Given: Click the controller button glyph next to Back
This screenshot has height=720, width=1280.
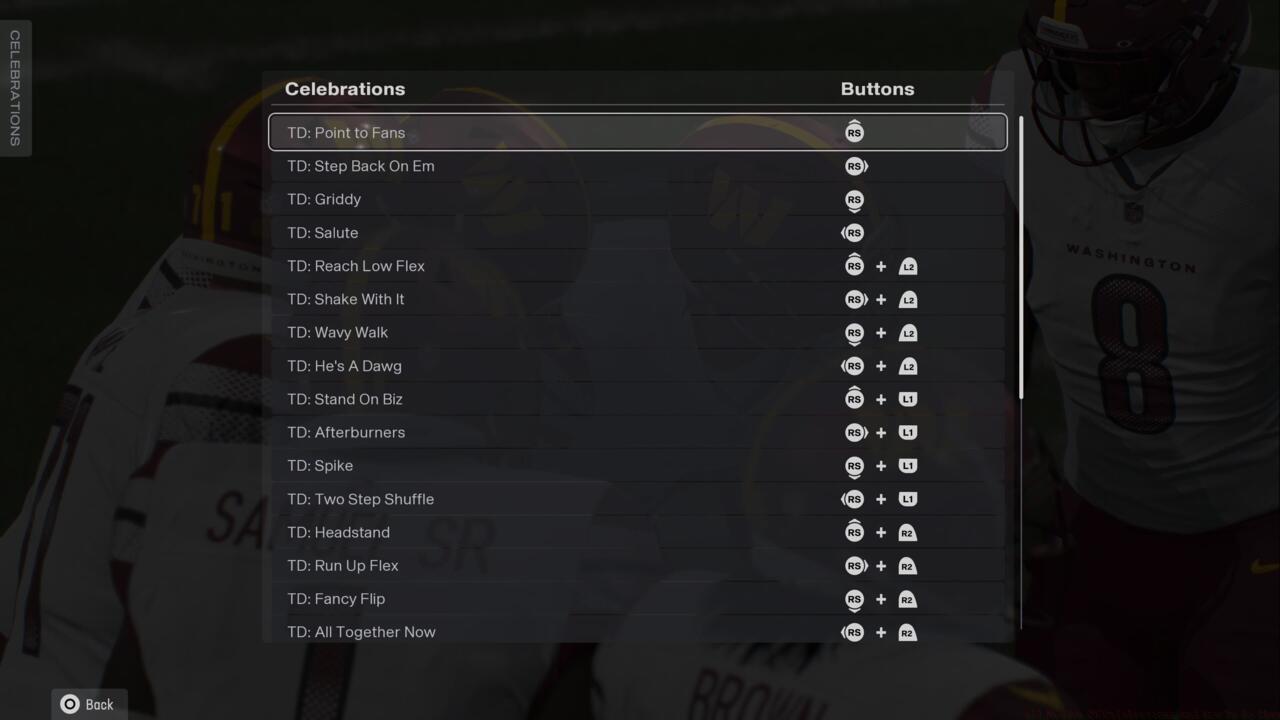Looking at the screenshot, I should [x=69, y=704].
